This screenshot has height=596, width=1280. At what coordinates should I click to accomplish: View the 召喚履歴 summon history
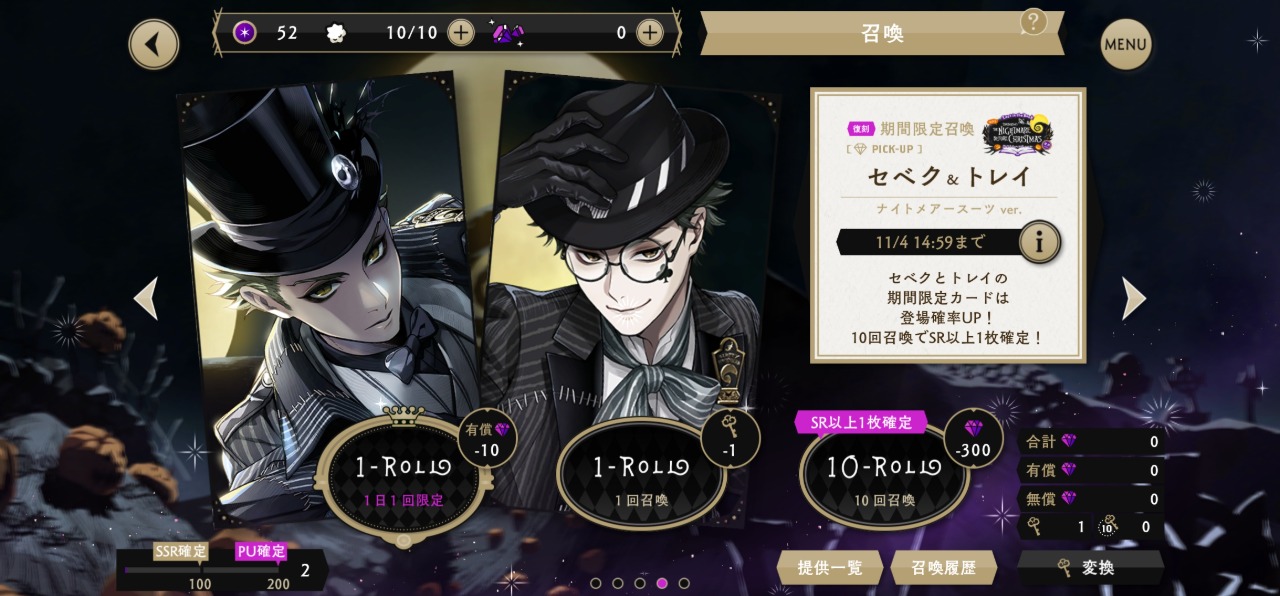click(x=943, y=567)
